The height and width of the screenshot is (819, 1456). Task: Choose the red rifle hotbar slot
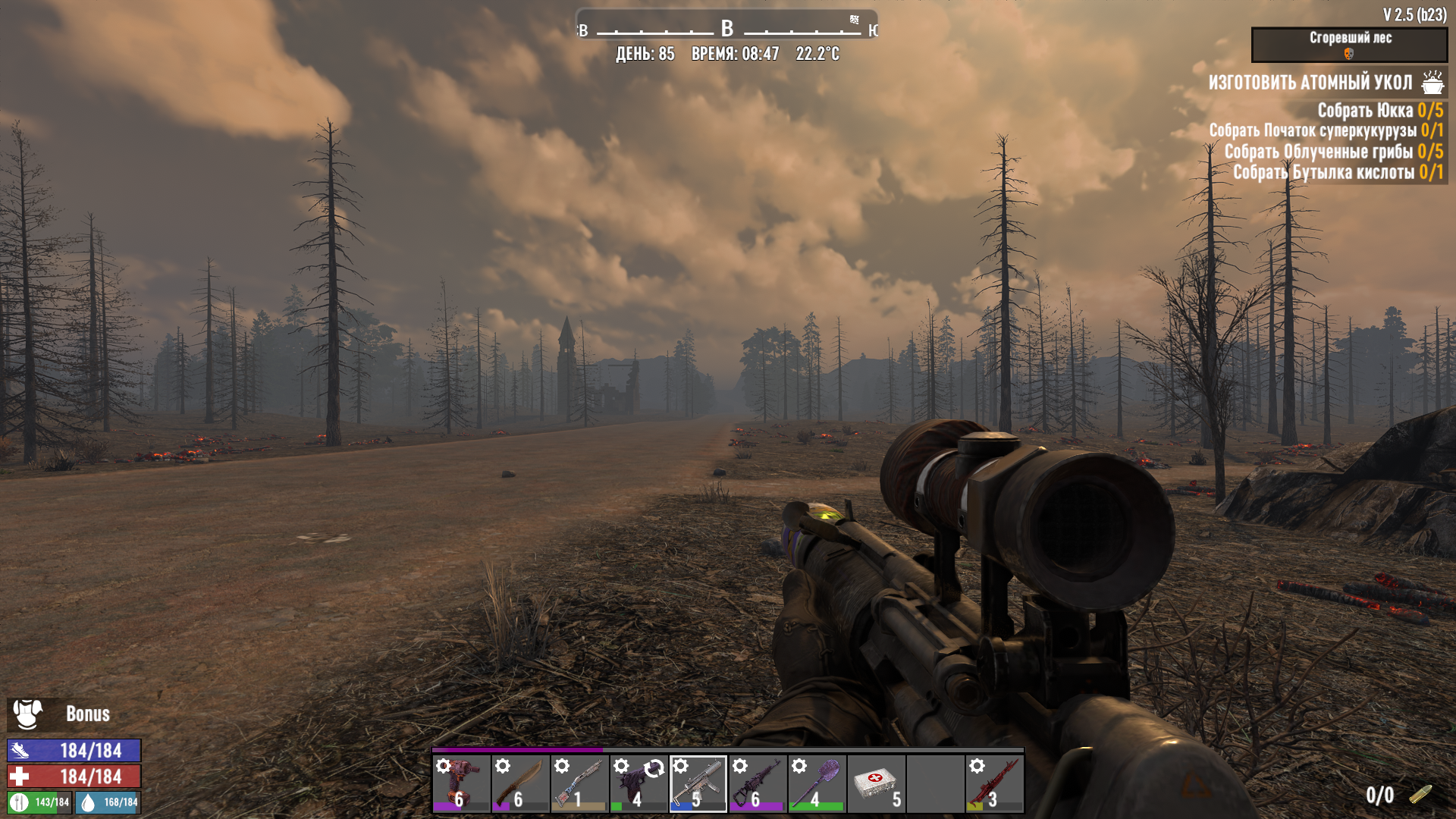[994, 783]
